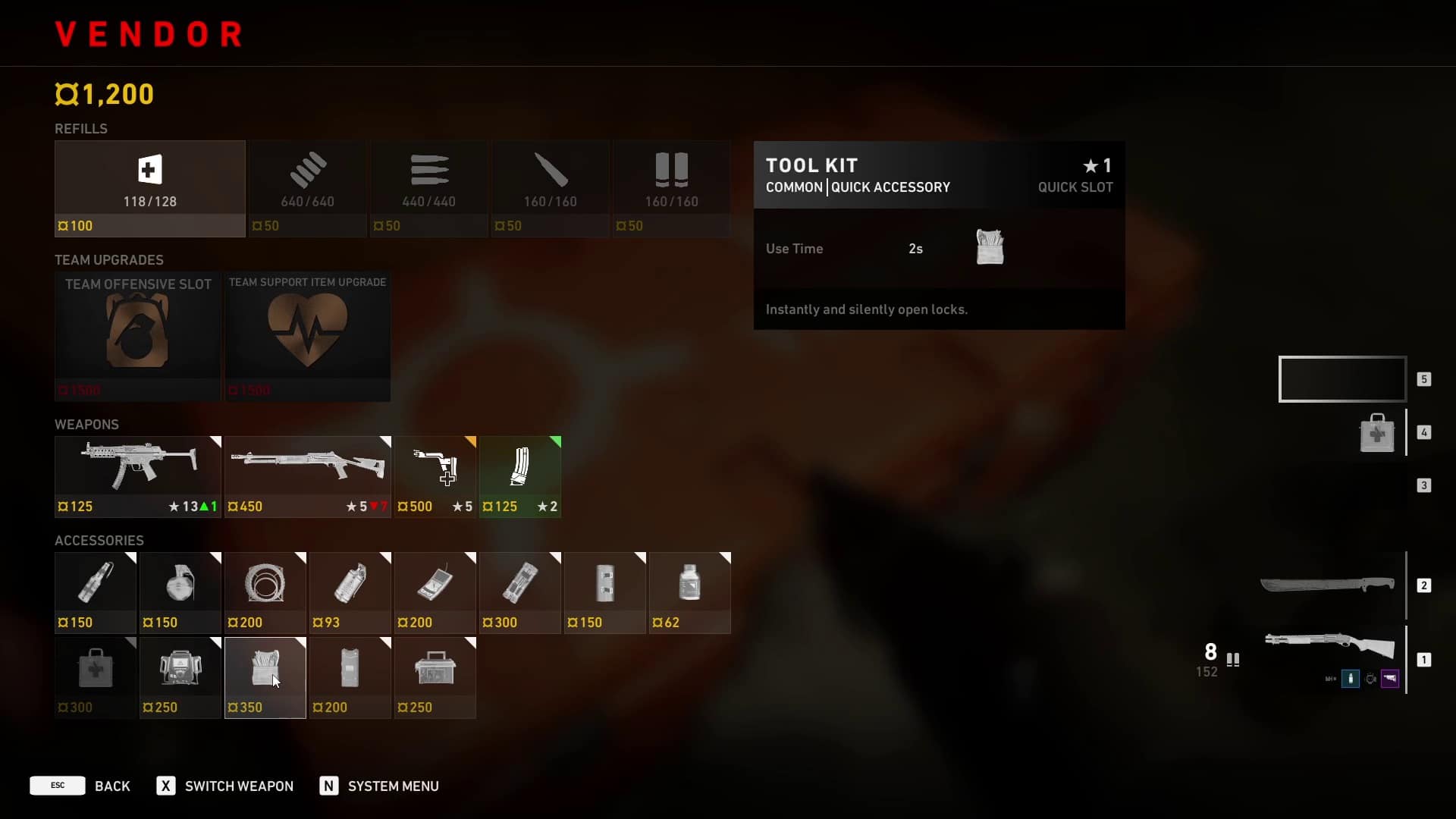
Task: Select the machete in slot 2
Action: pyautogui.click(x=1327, y=585)
